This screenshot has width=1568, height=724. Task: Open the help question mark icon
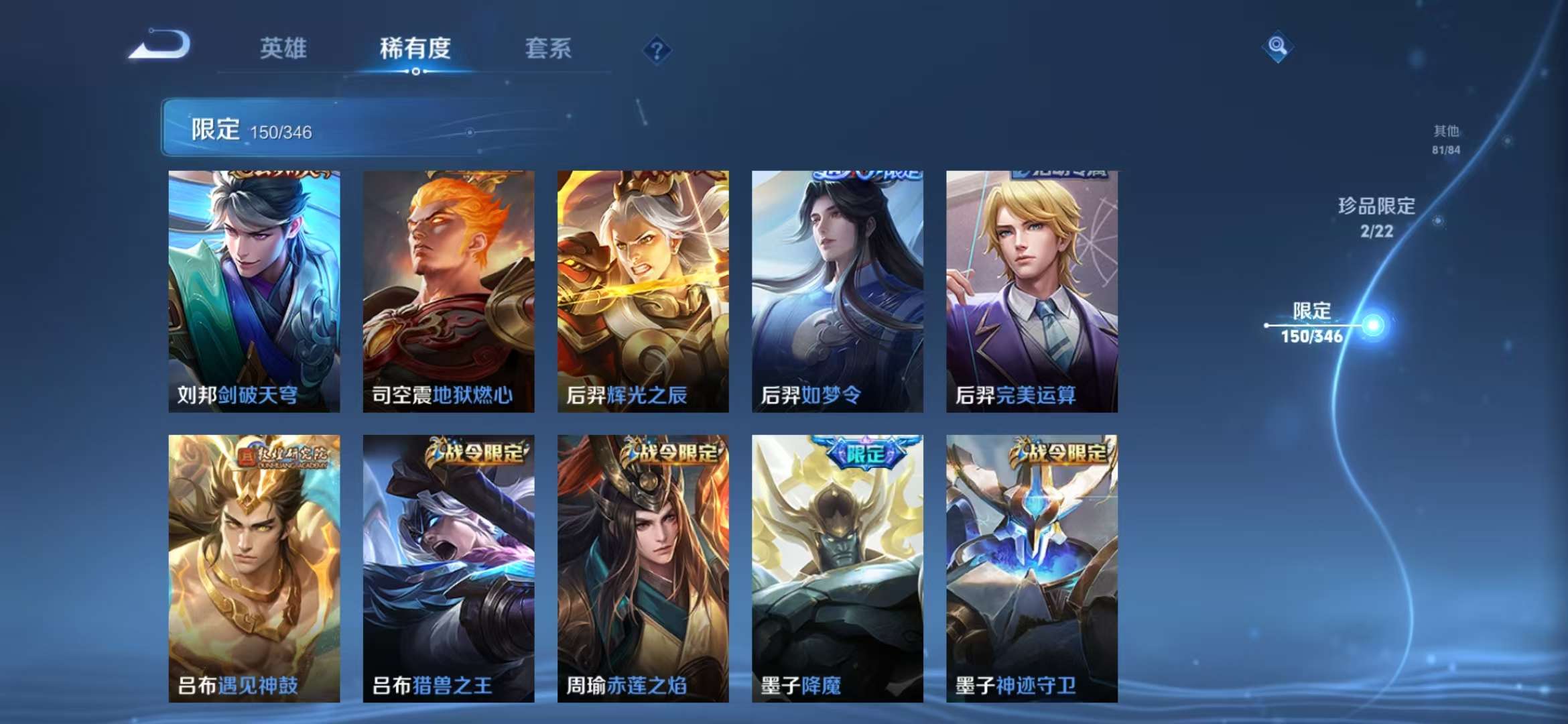coord(659,50)
